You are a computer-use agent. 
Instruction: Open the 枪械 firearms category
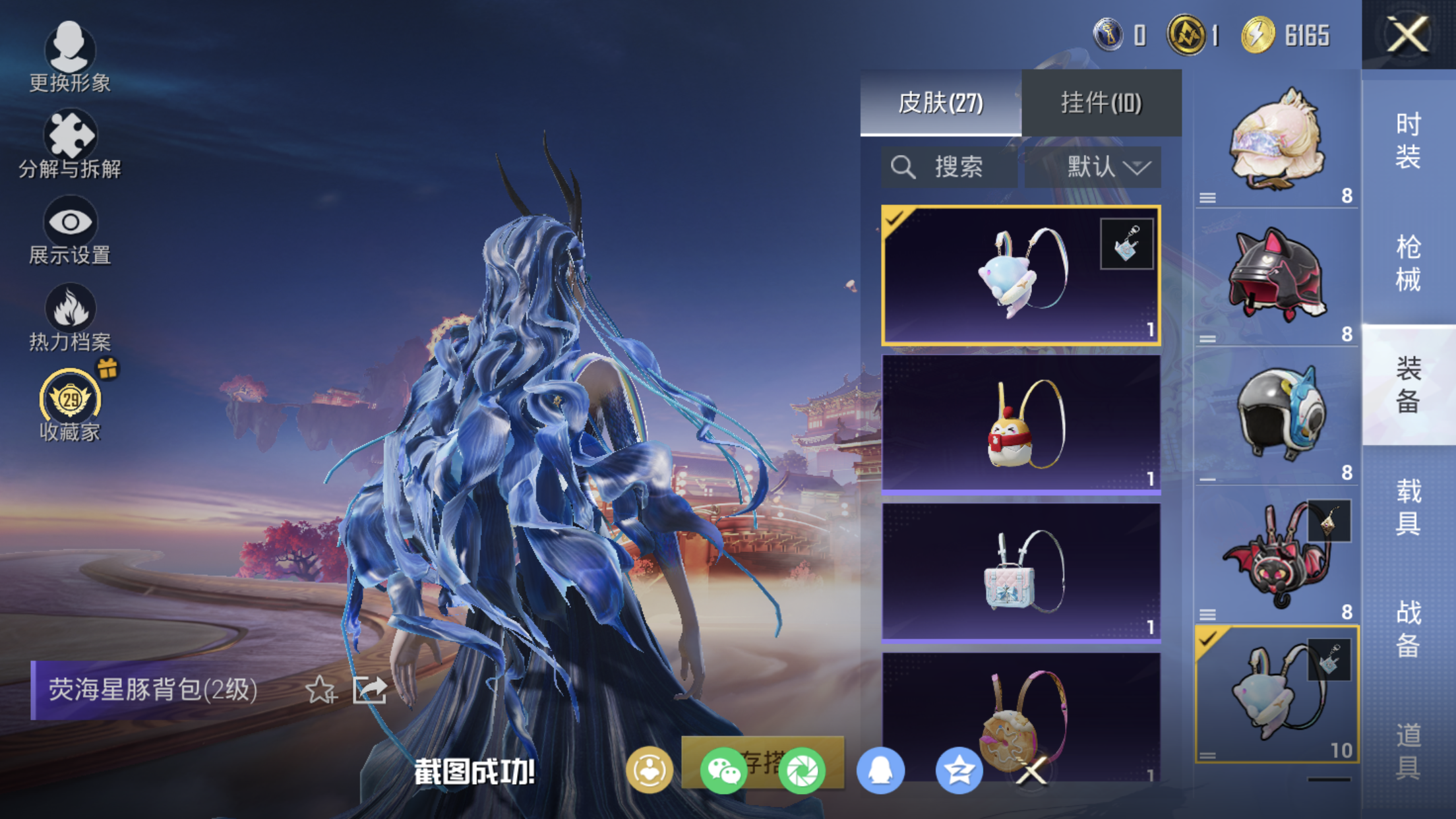[x=1408, y=262]
